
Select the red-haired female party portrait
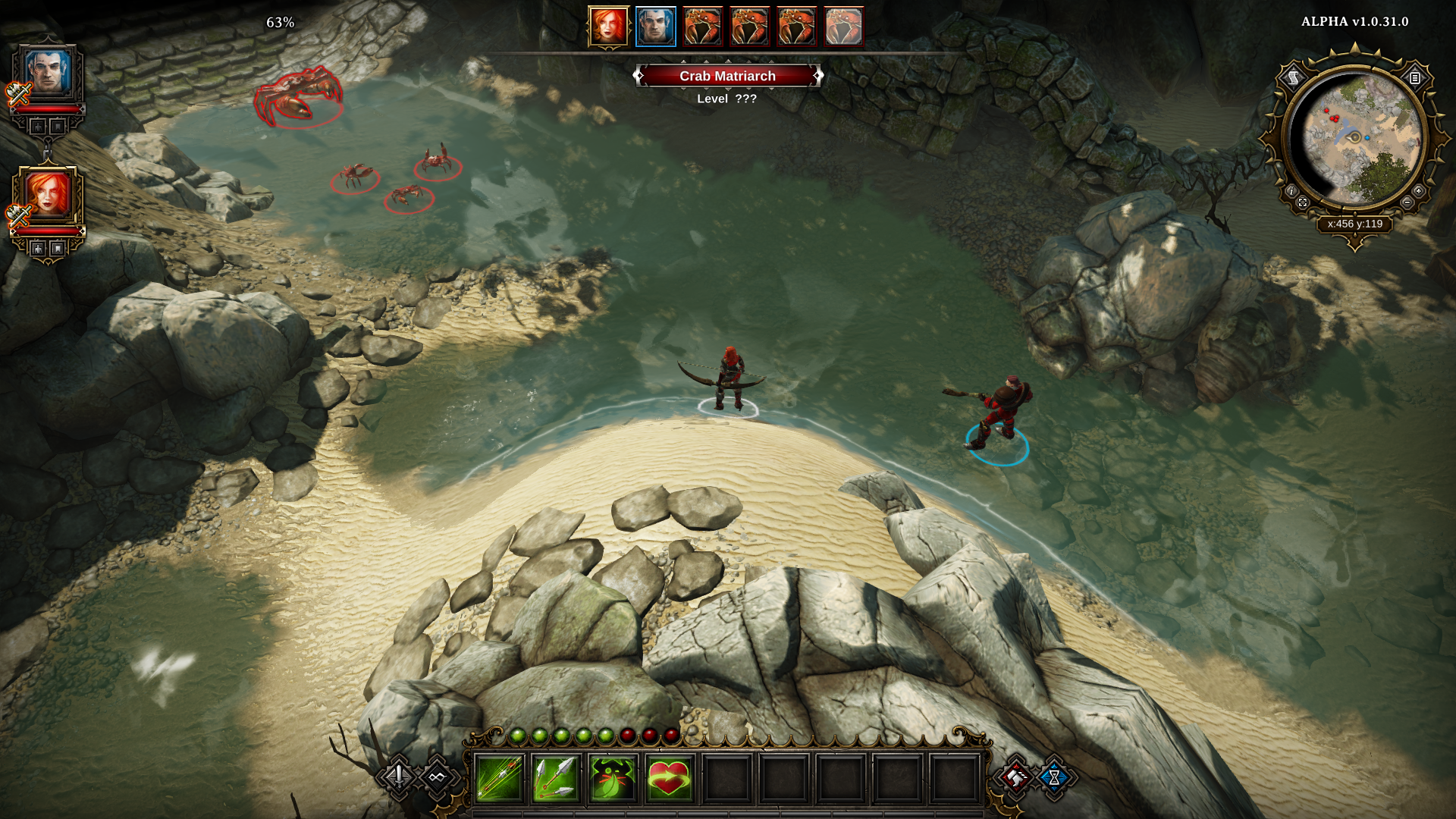pyautogui.click(x=49, y=194)
